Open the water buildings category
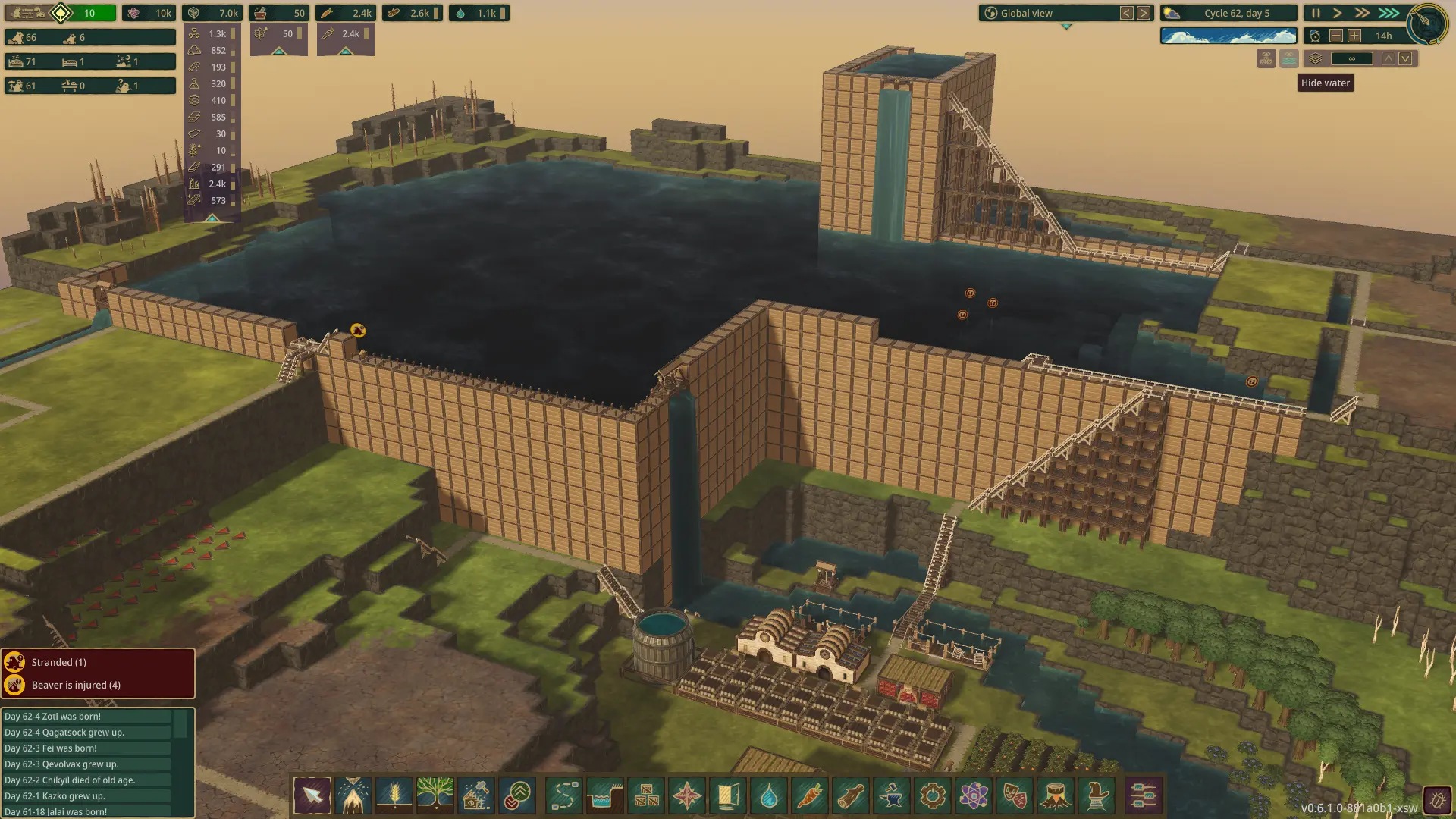1456x819 pixels. [x=769, y=795]
